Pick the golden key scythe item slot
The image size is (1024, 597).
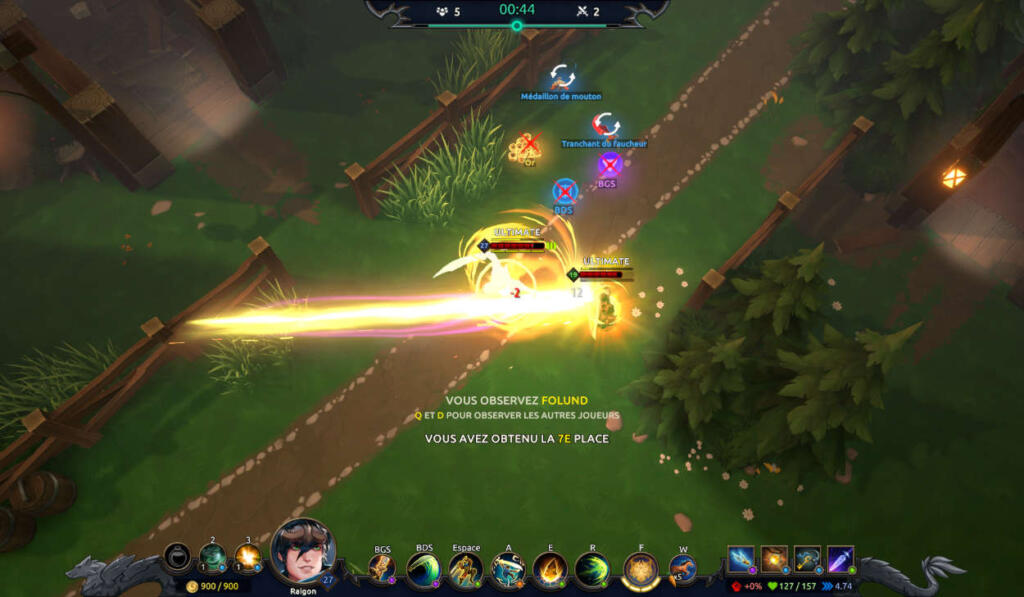click(x=808, y=559)
